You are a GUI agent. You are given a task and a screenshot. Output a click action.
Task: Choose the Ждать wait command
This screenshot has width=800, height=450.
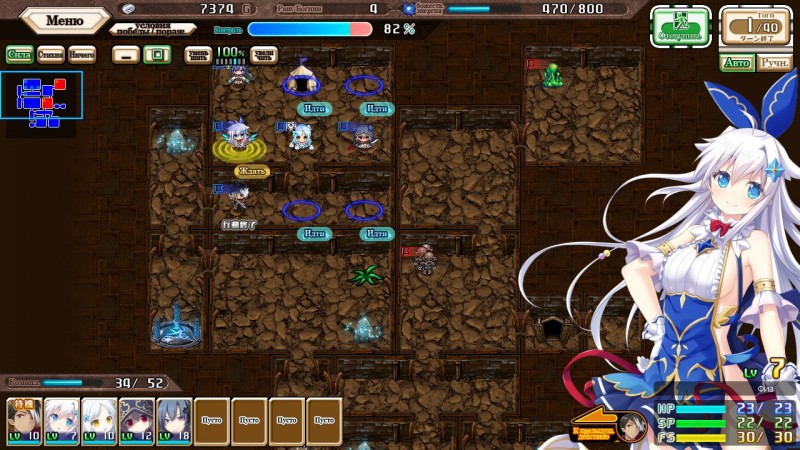(252, 171)
